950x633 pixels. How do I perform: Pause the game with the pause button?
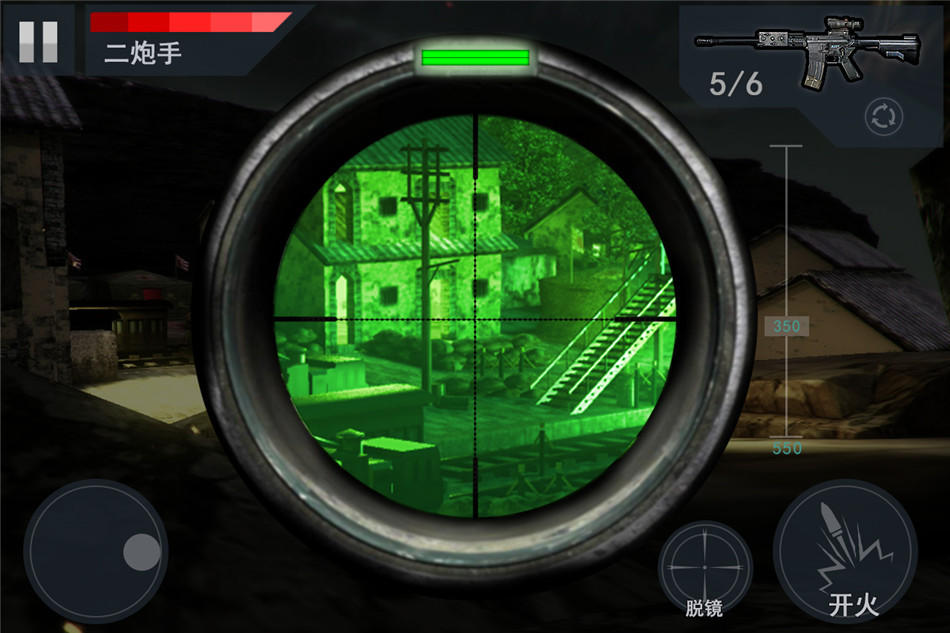click(38, 41)
